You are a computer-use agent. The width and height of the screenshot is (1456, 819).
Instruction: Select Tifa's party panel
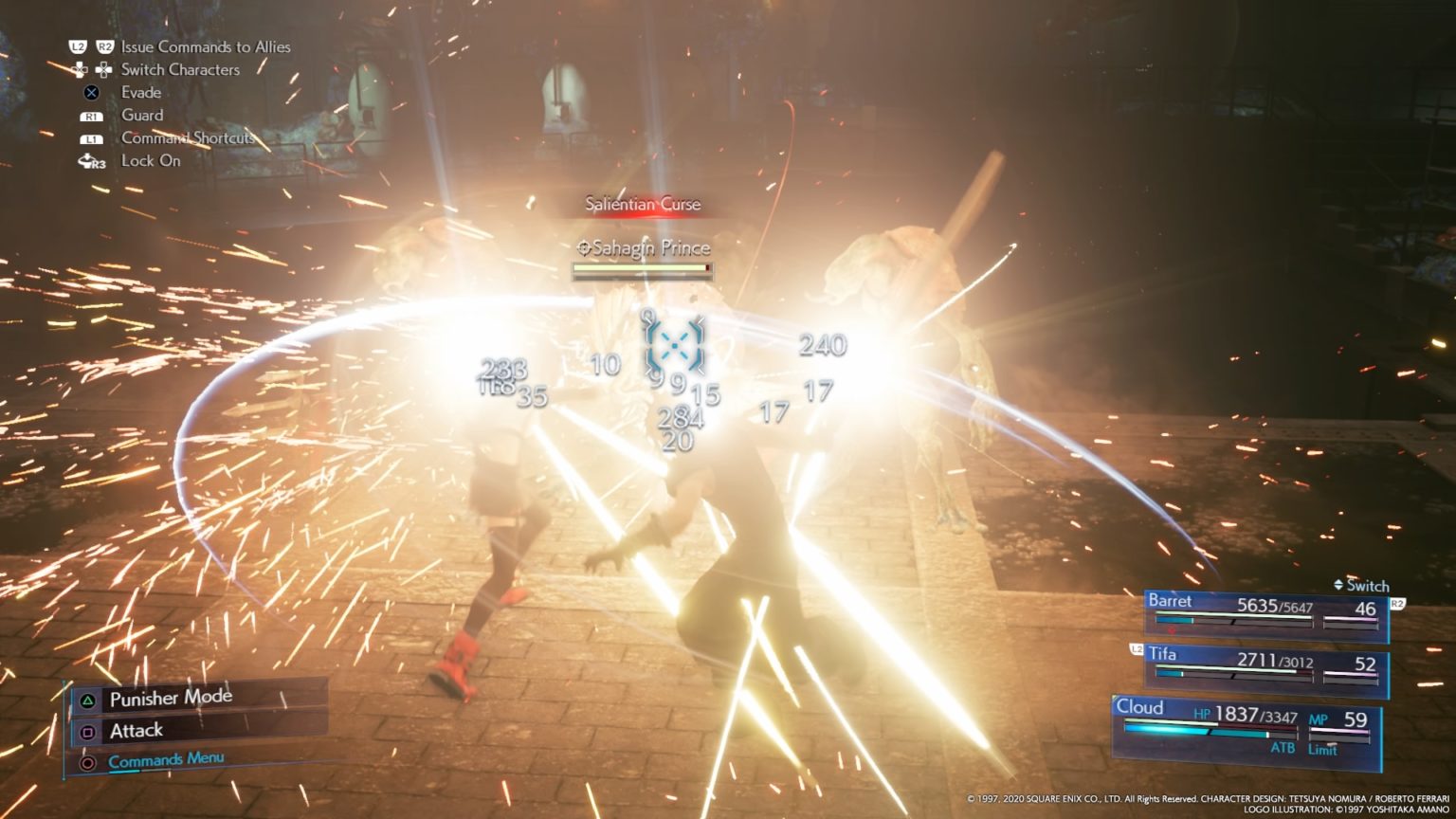[x=1266, y=666]
